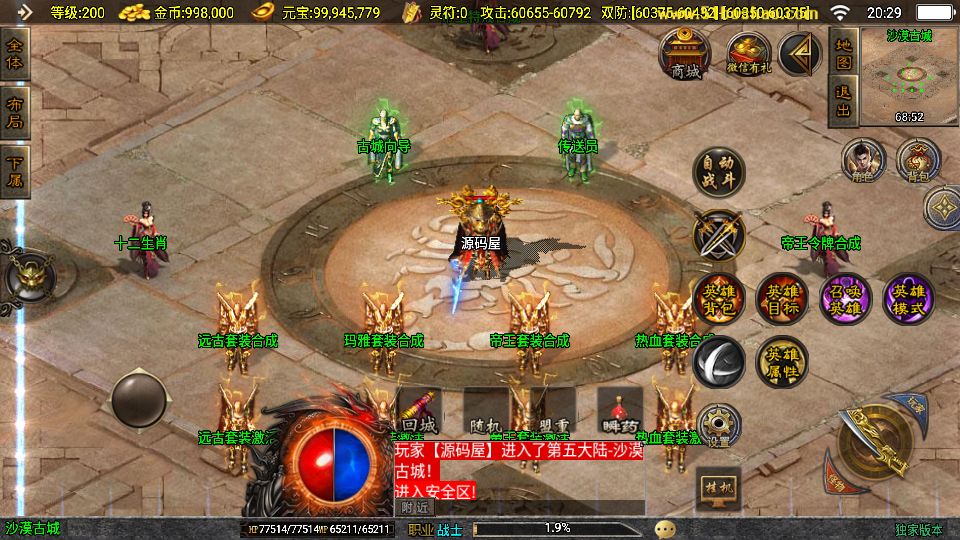Select the 附近 nearby chat tab

[414, 507]
